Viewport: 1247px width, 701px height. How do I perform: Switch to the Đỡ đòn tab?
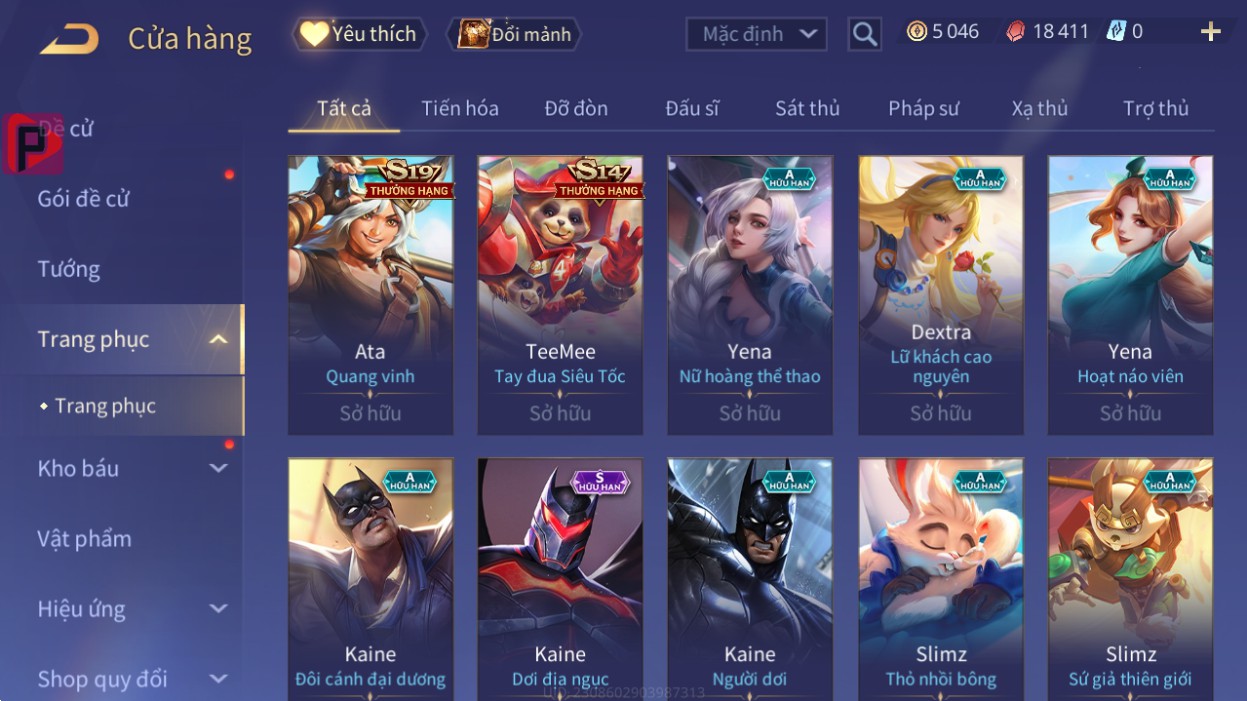576,108
